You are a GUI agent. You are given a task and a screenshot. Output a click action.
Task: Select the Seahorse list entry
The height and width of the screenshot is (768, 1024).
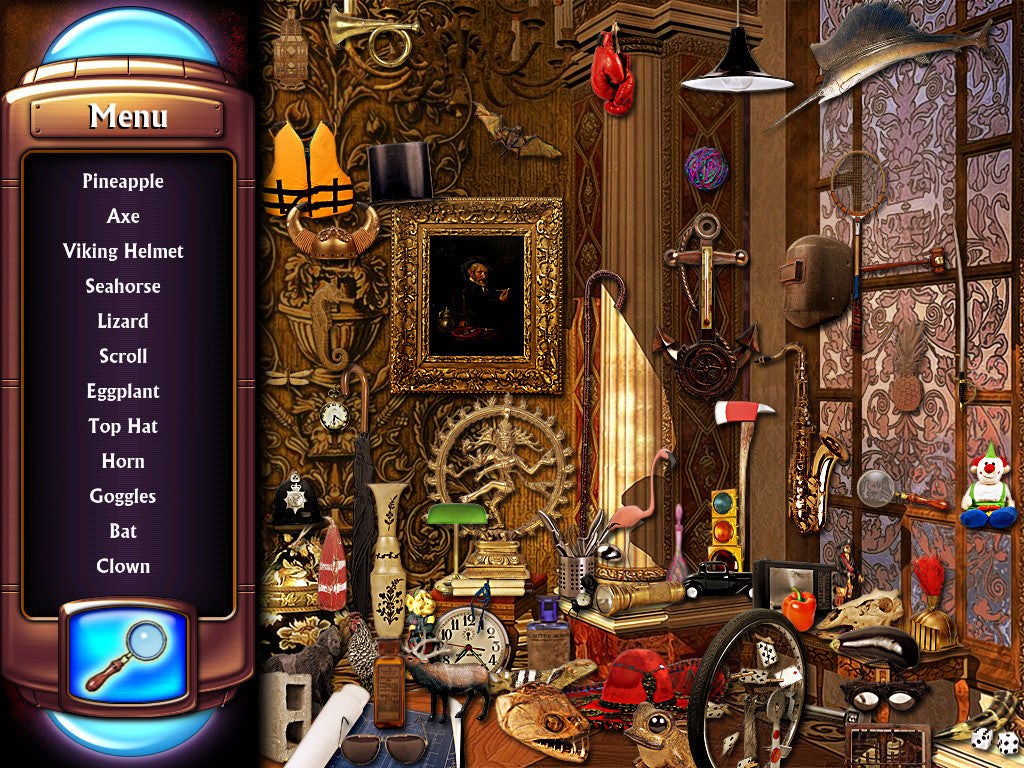pyautogui.click(x=123, y=286)
